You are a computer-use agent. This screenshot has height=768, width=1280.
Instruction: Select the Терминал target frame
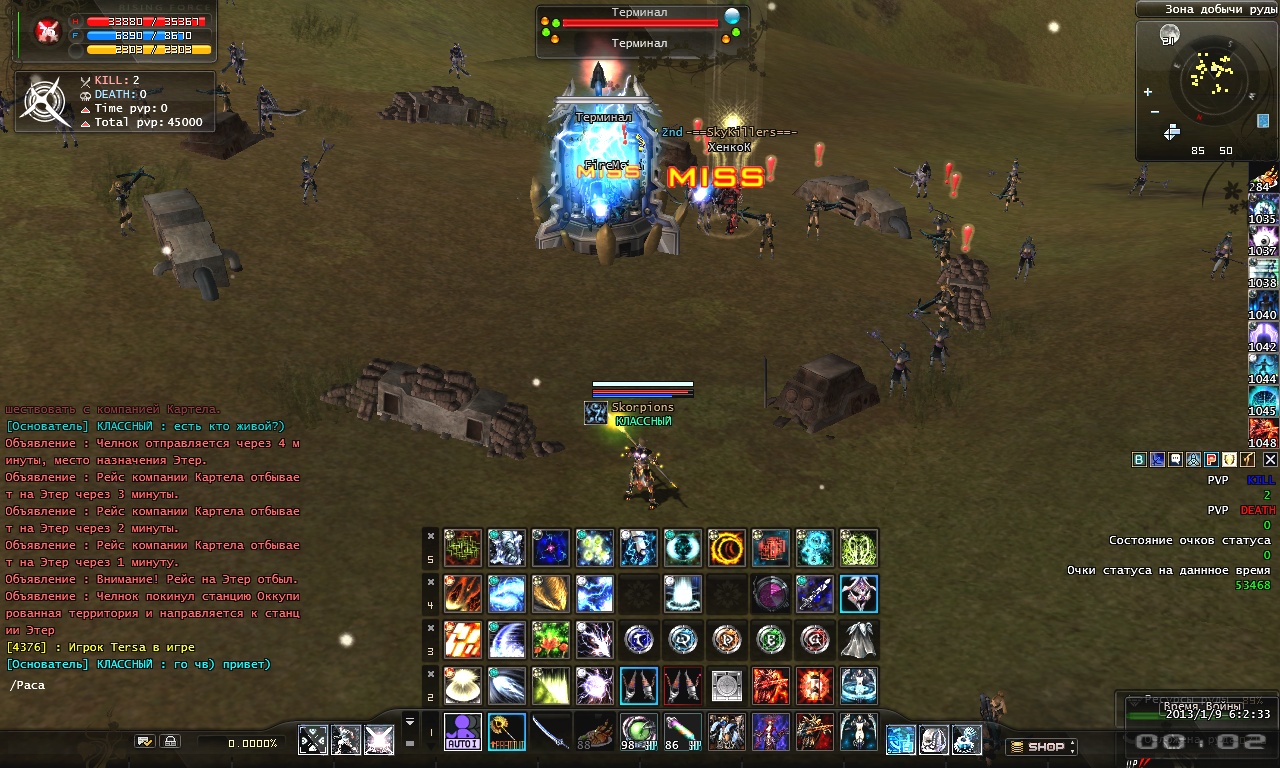click(639, 28)
